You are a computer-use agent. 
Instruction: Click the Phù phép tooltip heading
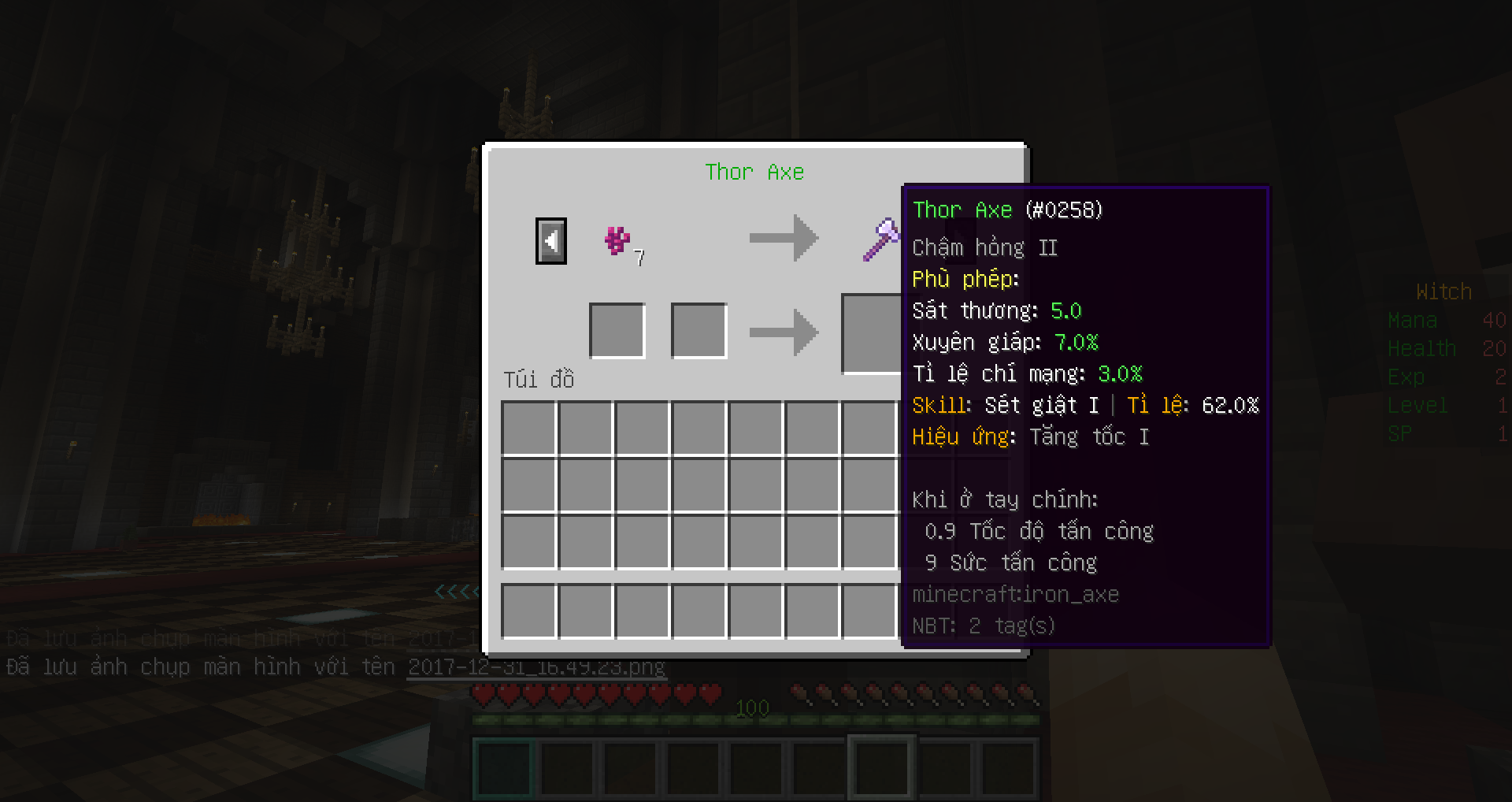point(965,279)
